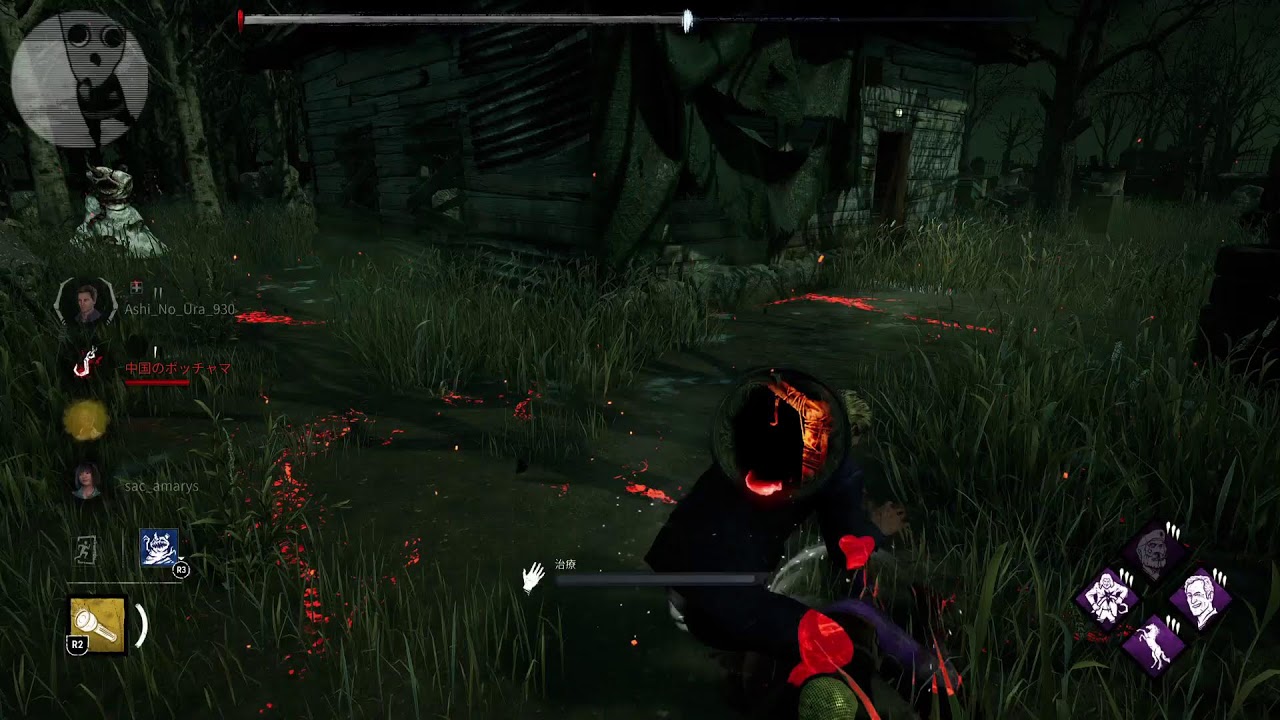Click the running-figure exit status icon
This screenshot has height=720, width=1280.
click(x=88, y=549)
